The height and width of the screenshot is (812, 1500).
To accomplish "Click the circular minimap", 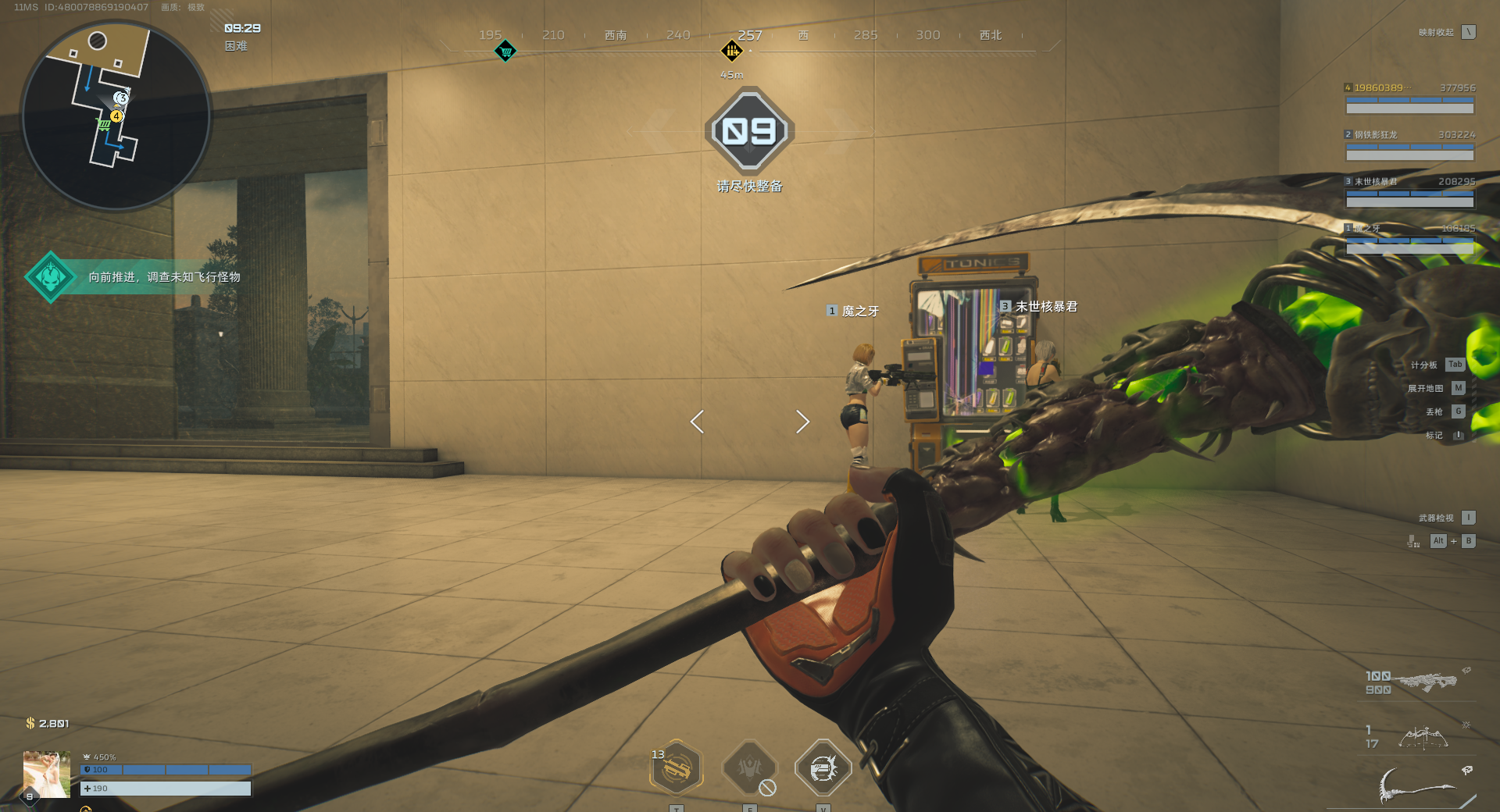I will pos(116,116).
